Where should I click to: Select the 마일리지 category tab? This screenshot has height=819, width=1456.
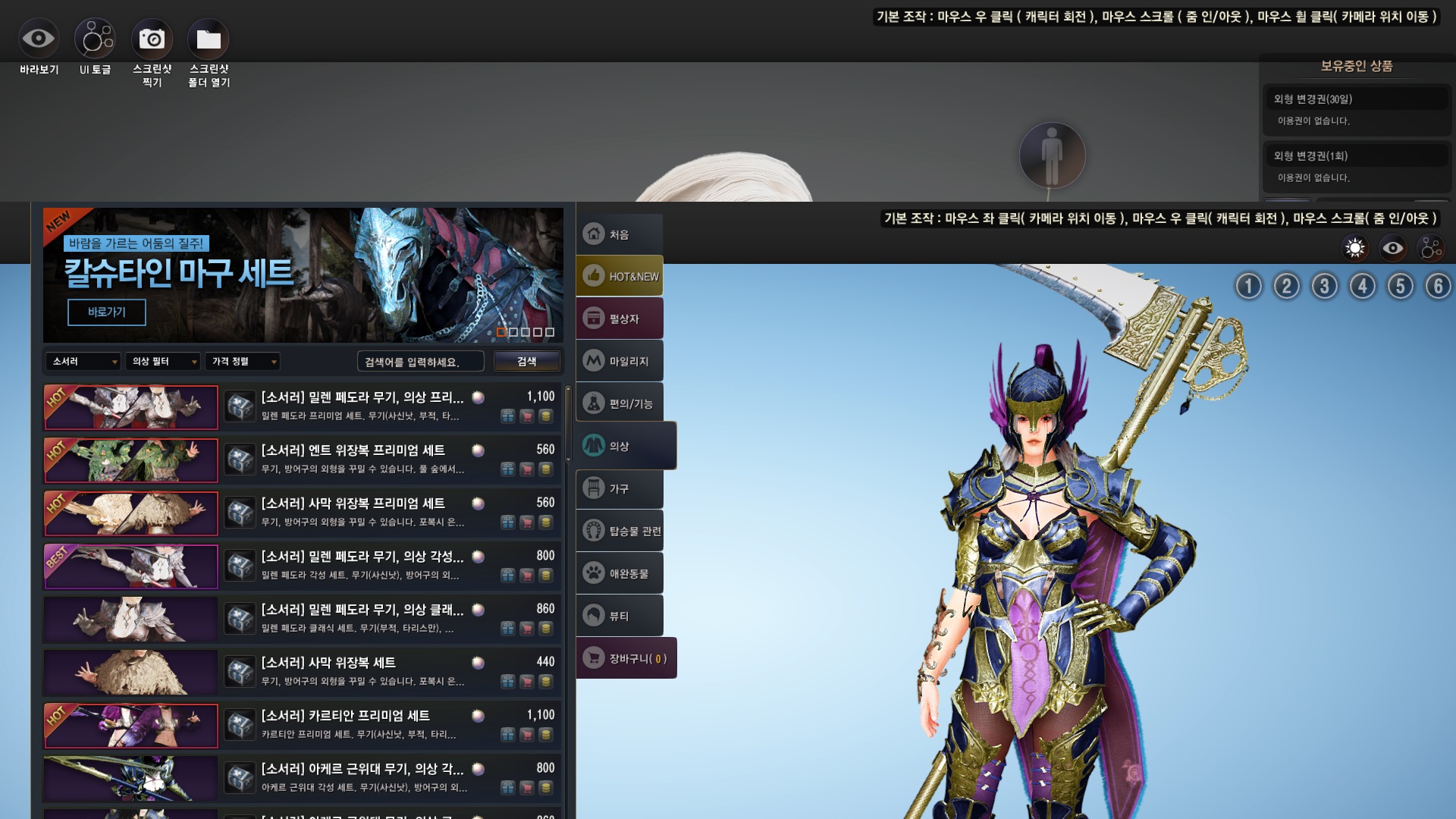pyautogui.click(x=620, y=361)
